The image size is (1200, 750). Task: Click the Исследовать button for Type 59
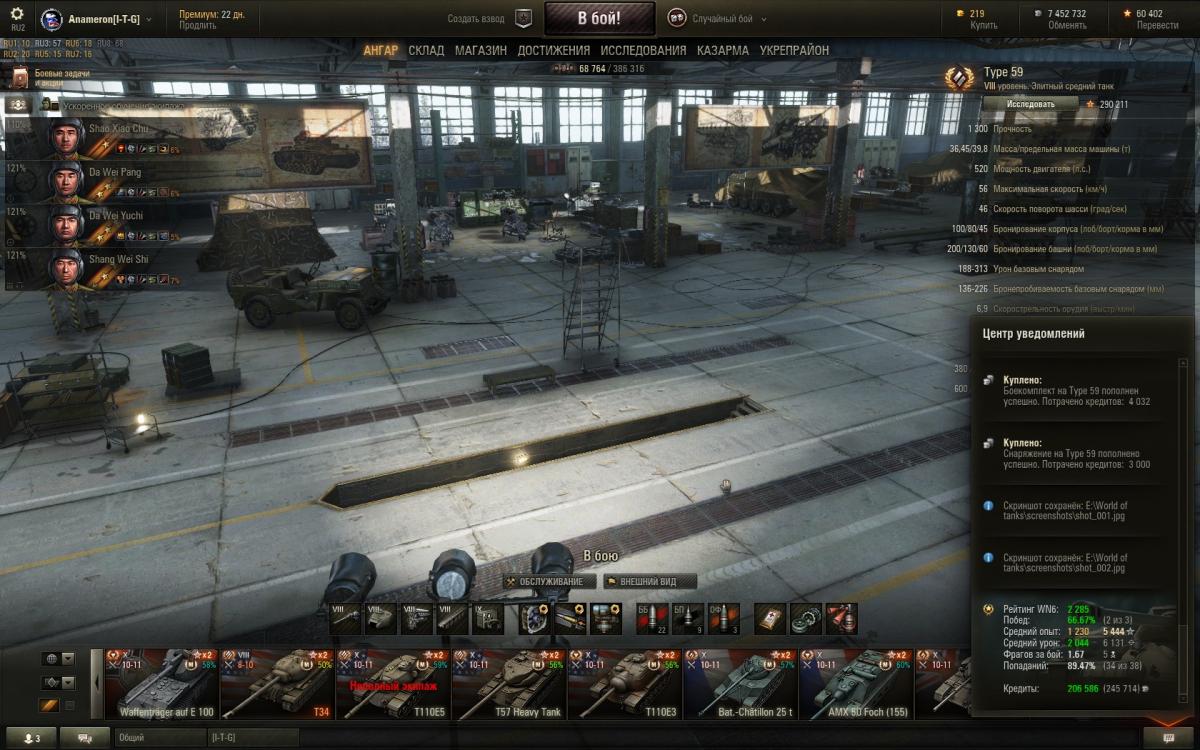1030,104
